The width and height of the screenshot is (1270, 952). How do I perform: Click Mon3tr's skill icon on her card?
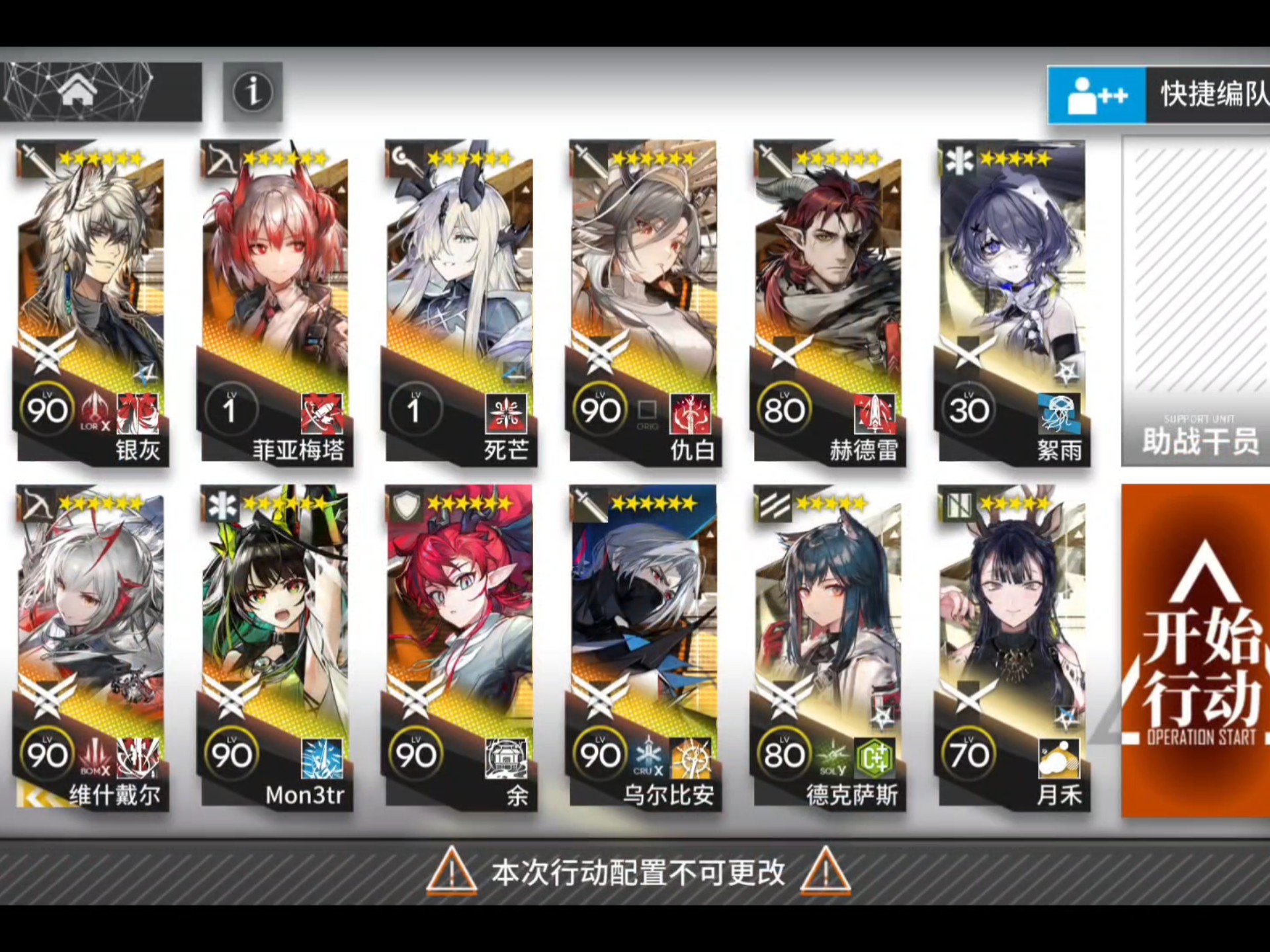[323, 758]
